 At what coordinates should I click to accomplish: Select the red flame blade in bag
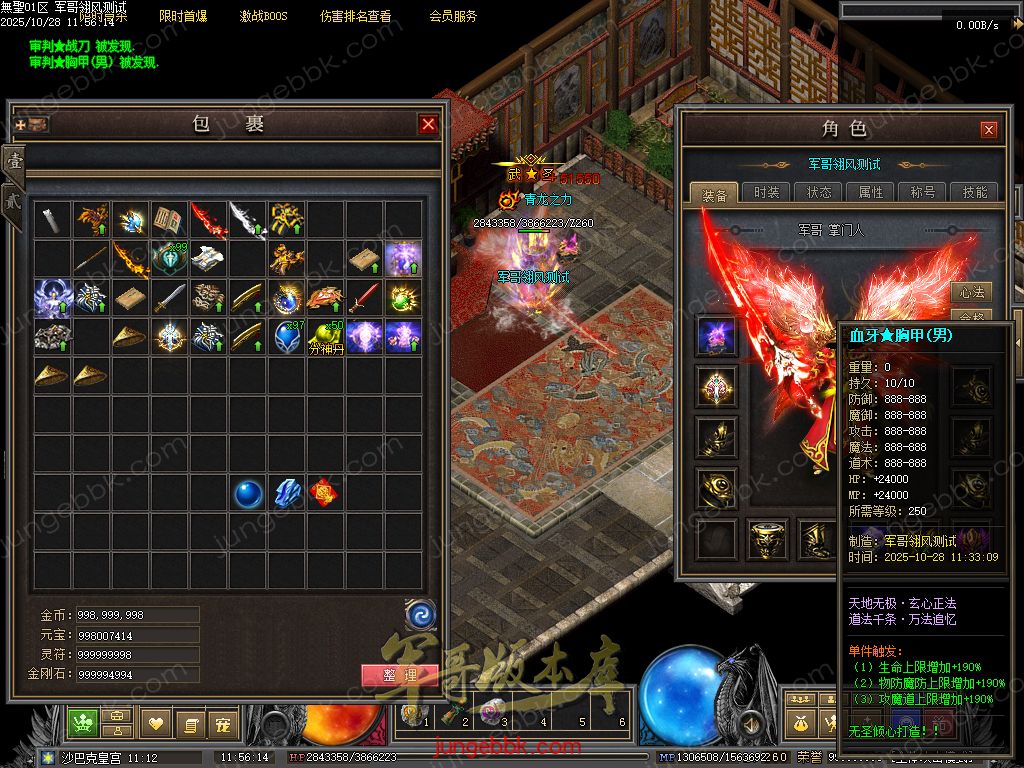click(208, 219)
